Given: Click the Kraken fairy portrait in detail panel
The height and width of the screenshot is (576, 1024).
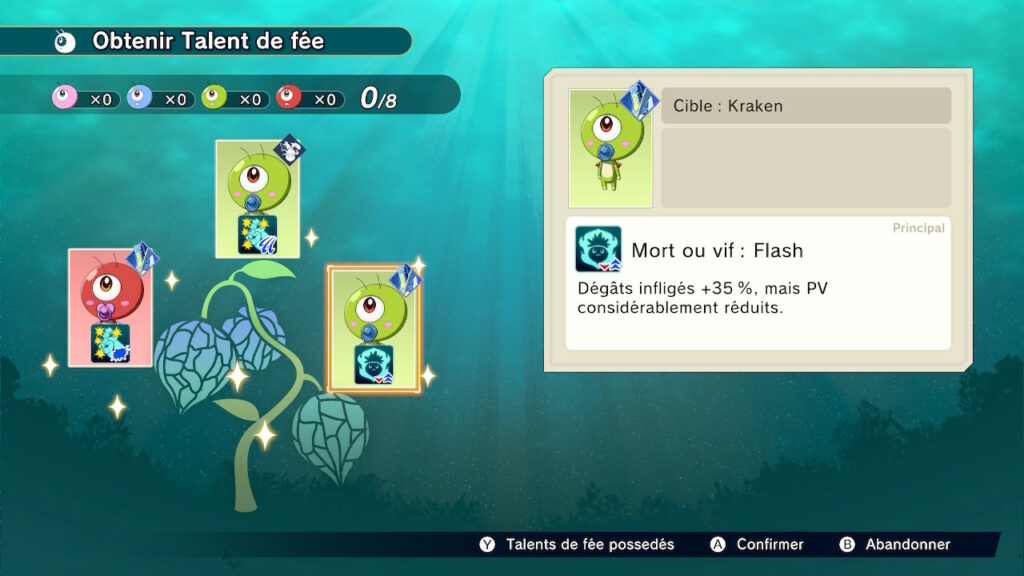Looking at the screenshot, I should click(610, 148).
